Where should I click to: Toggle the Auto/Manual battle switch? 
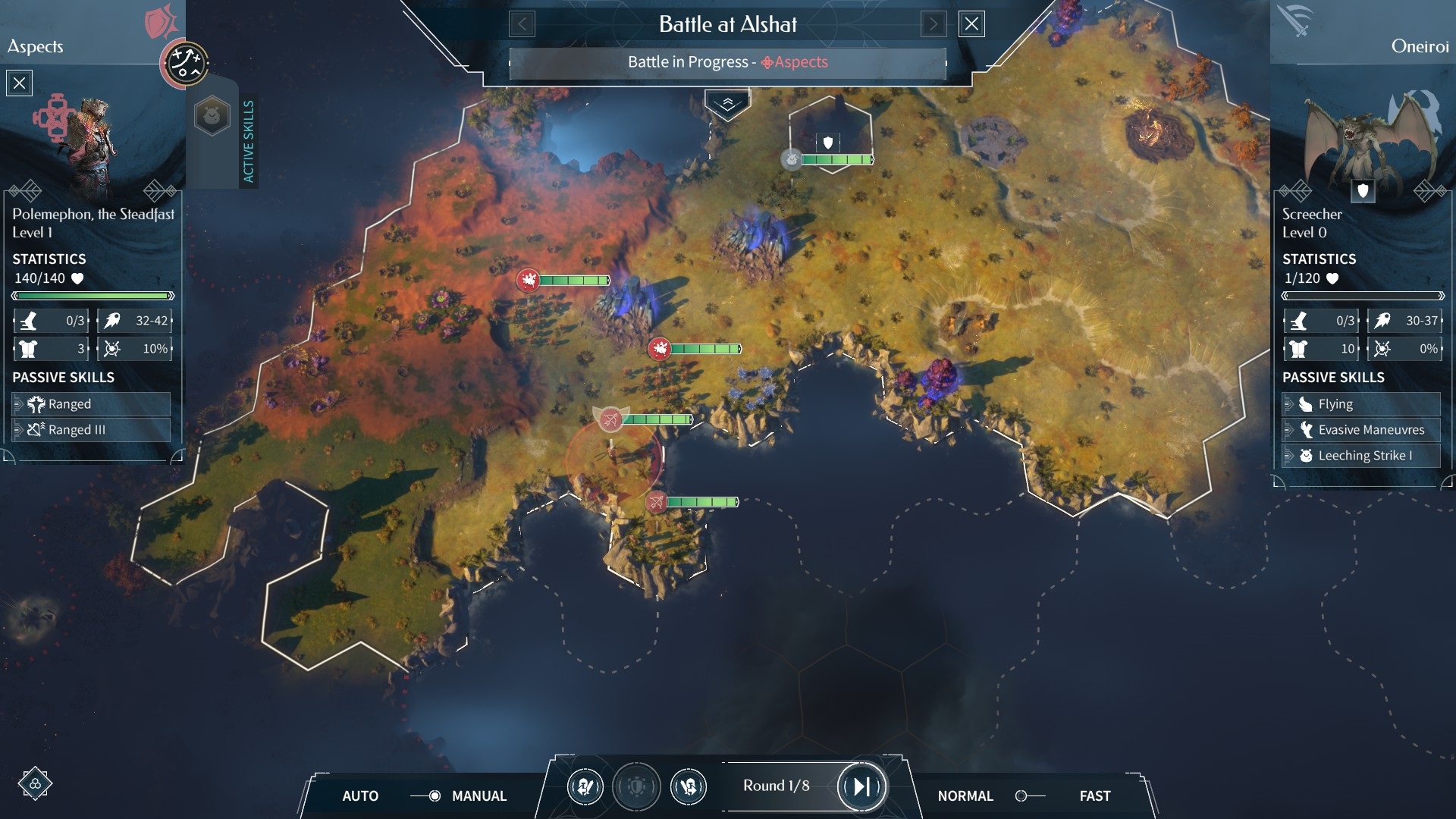coord(426,795)
